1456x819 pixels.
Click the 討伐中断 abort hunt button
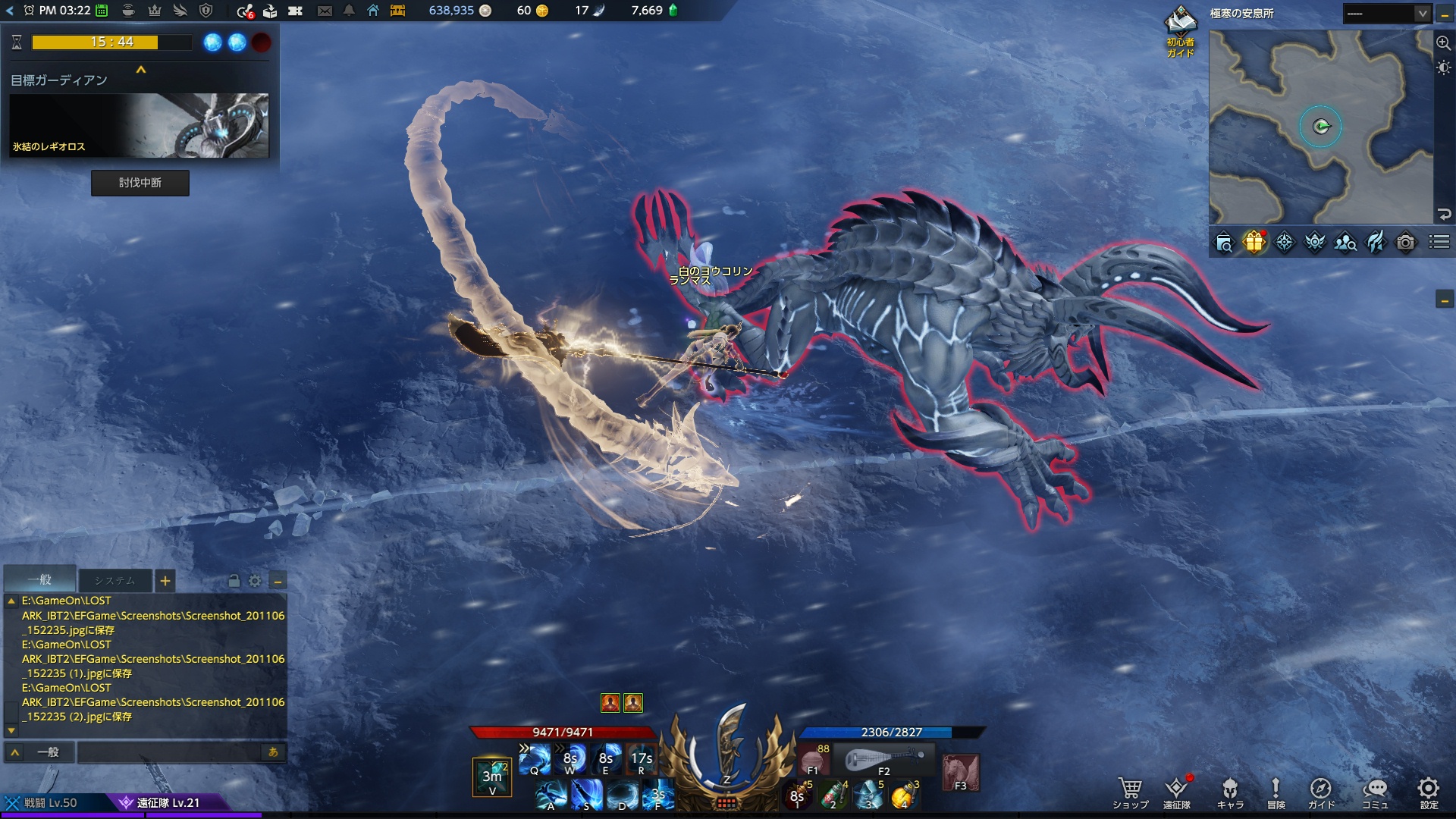pos(140,183)
